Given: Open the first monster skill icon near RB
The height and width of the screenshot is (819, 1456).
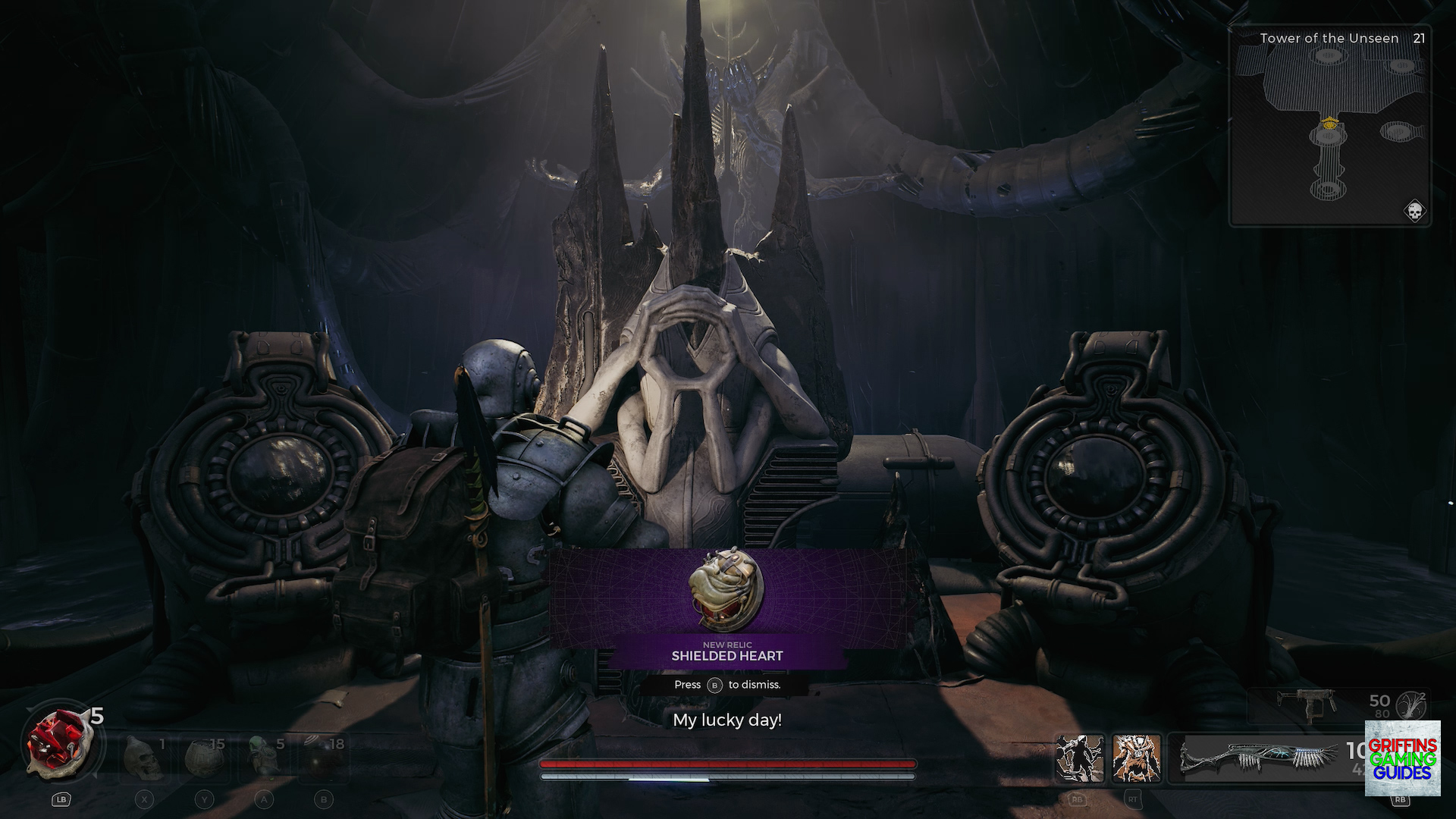Looking at the screenshot, I should [x=1081, y=758].
